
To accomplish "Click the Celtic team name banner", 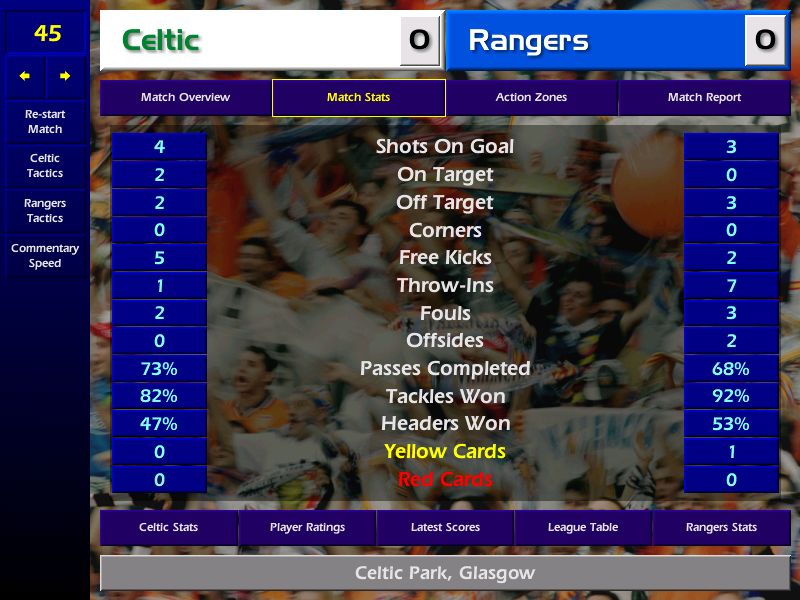I will click(250, 41).
